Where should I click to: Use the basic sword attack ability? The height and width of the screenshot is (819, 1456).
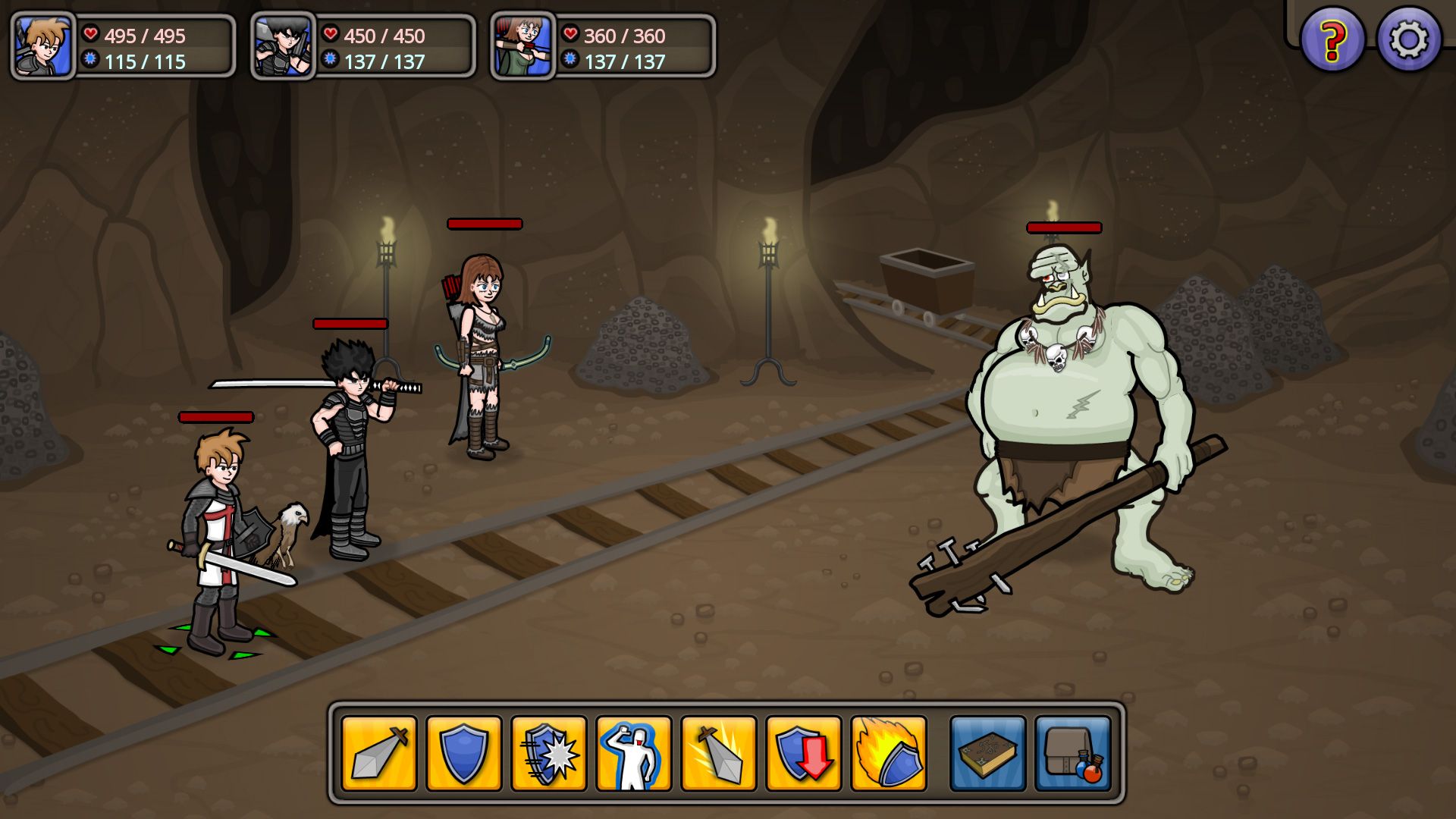pyautogui.click(x=379, y=753)
